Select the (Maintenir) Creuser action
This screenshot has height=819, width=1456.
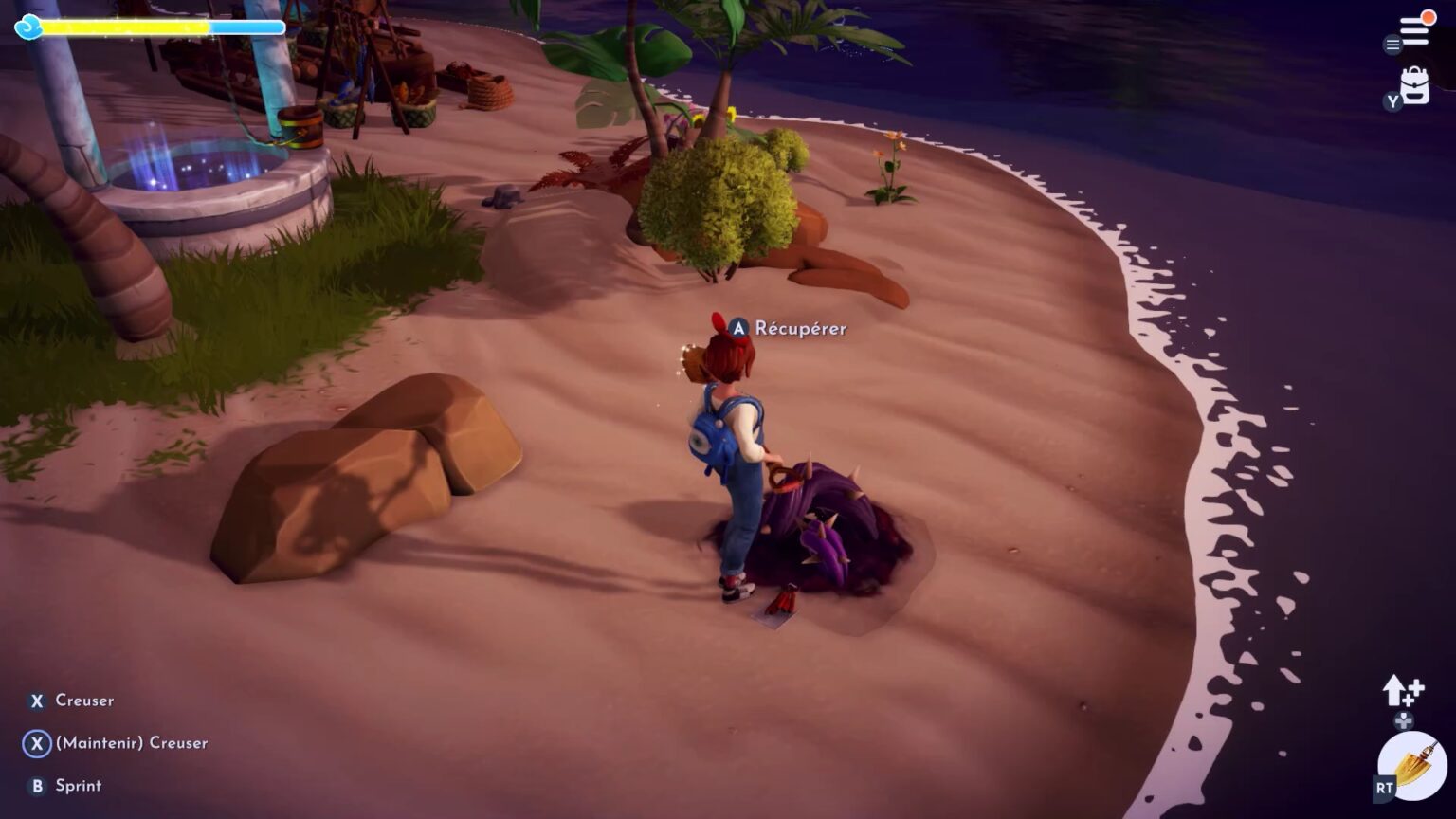point(133,743)
